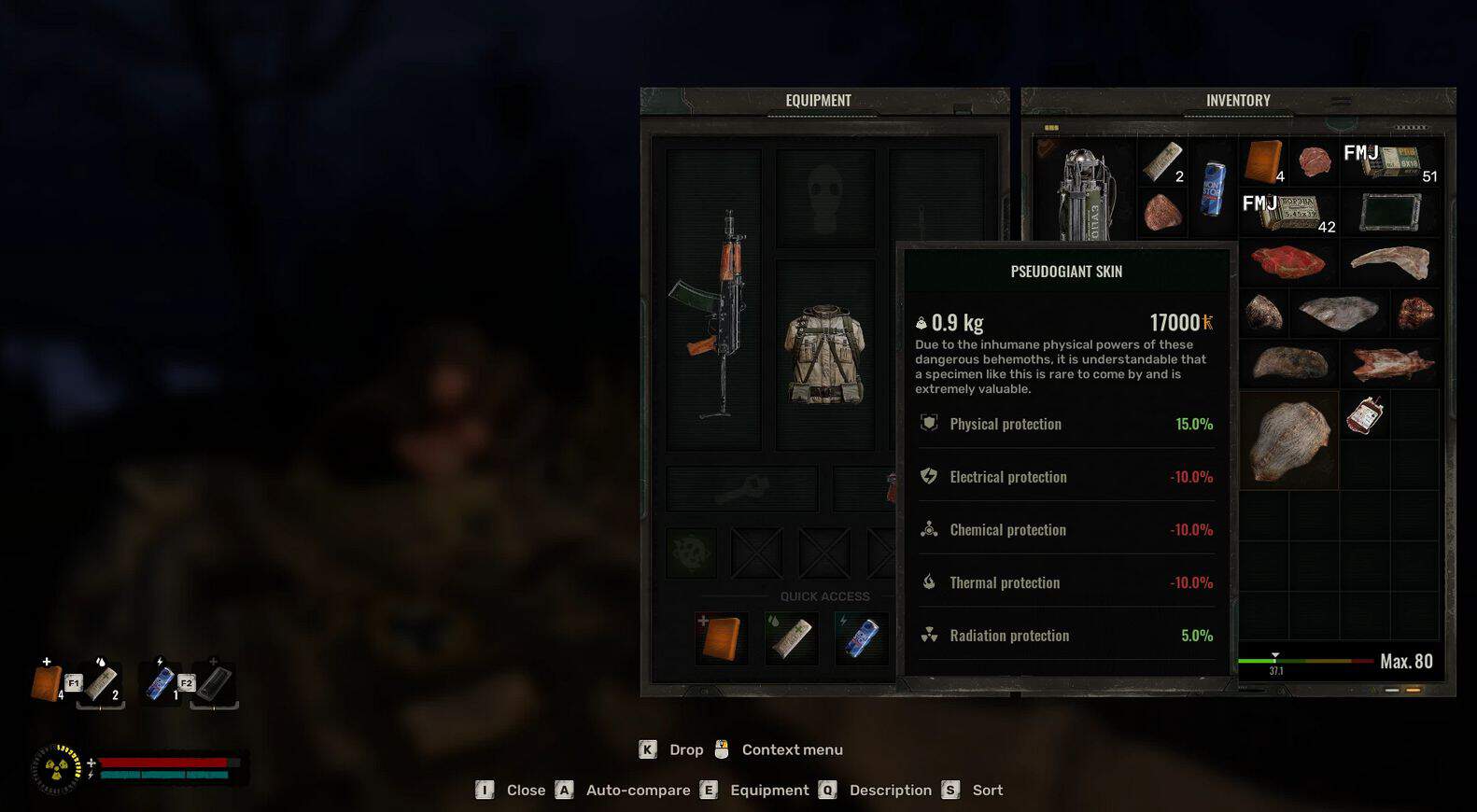
Task: Select the equipped AK rifle slot
Action: pos(714,301)
